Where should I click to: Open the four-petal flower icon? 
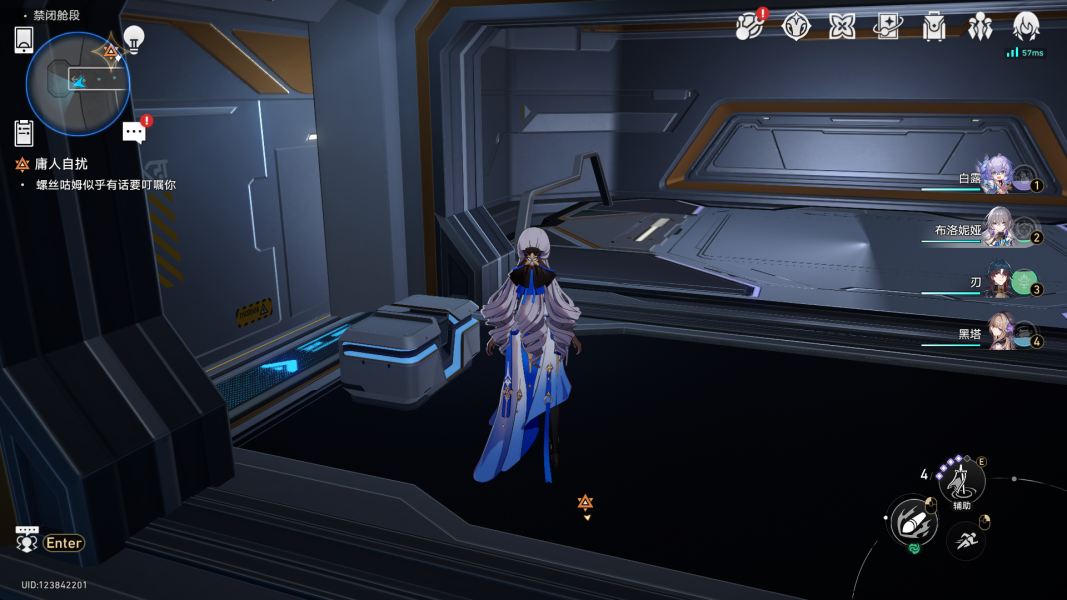point(842,27)
